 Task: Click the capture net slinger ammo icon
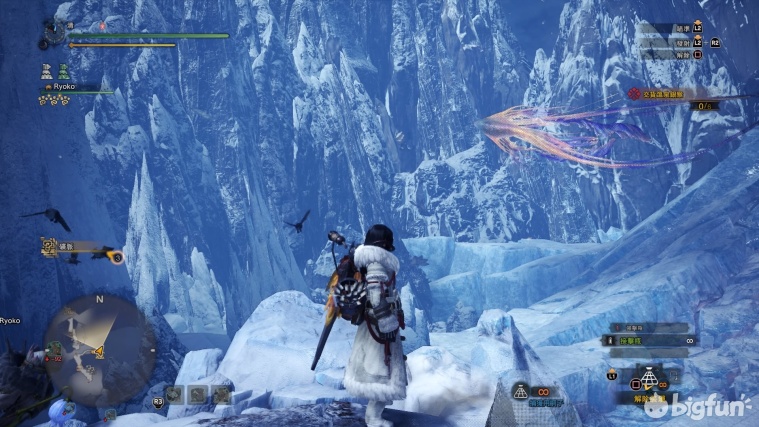[x=520, y=389]
